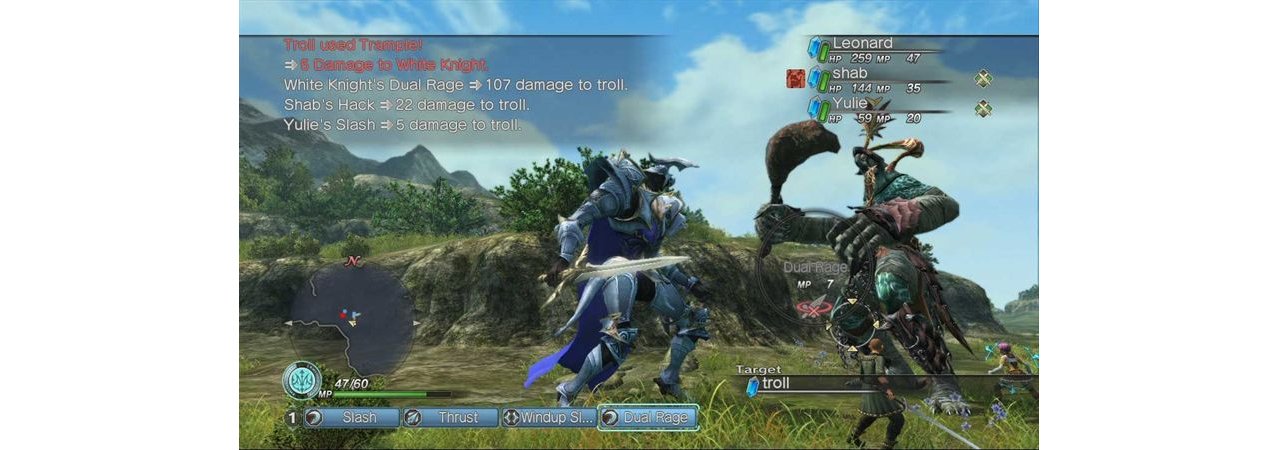Activate the Windup Slash command
The width and height of the screenshot is (1278, 450).
(x=548, y=417)
